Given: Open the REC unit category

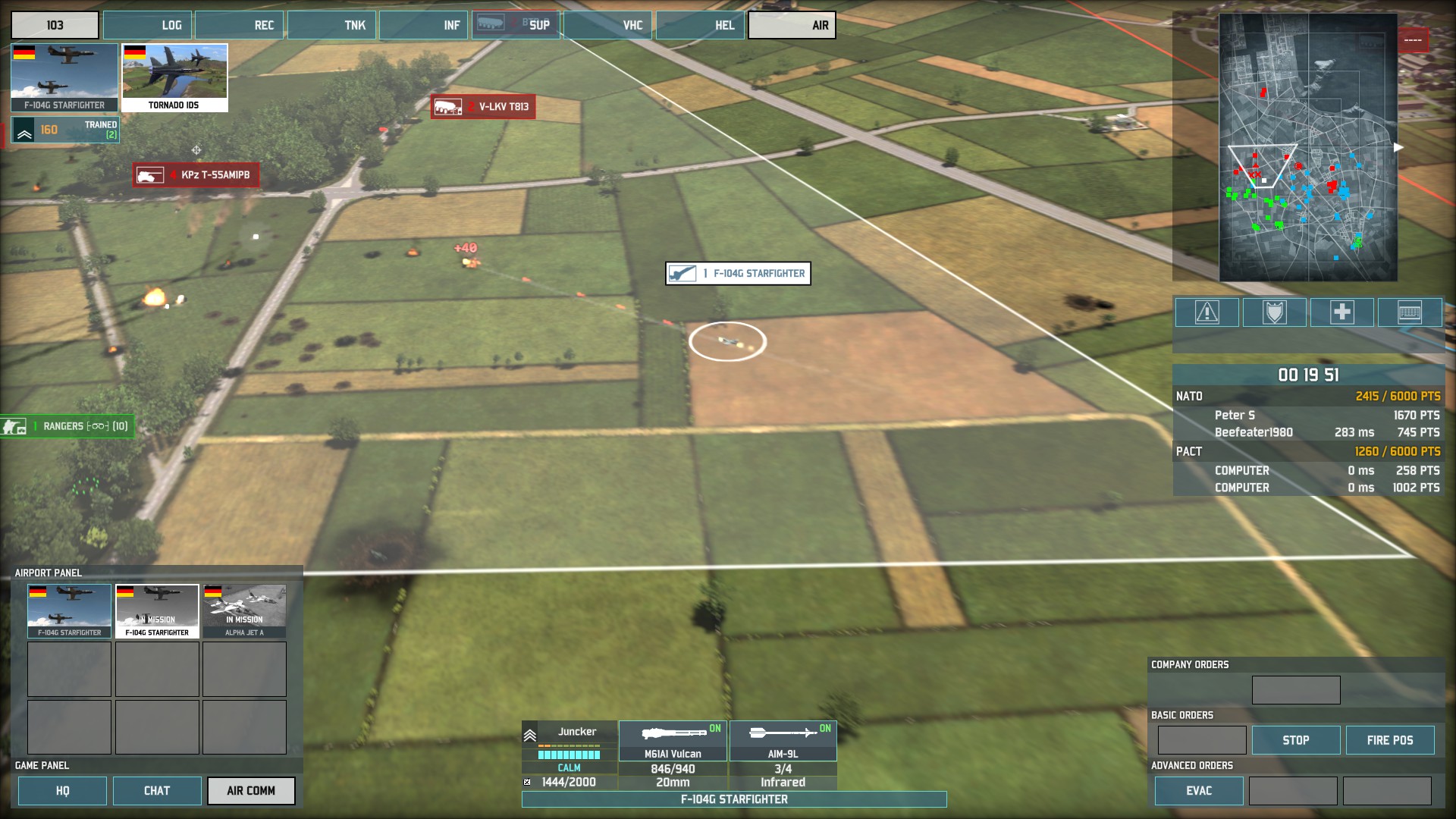Looking at the screenshot, I should 240,25.
